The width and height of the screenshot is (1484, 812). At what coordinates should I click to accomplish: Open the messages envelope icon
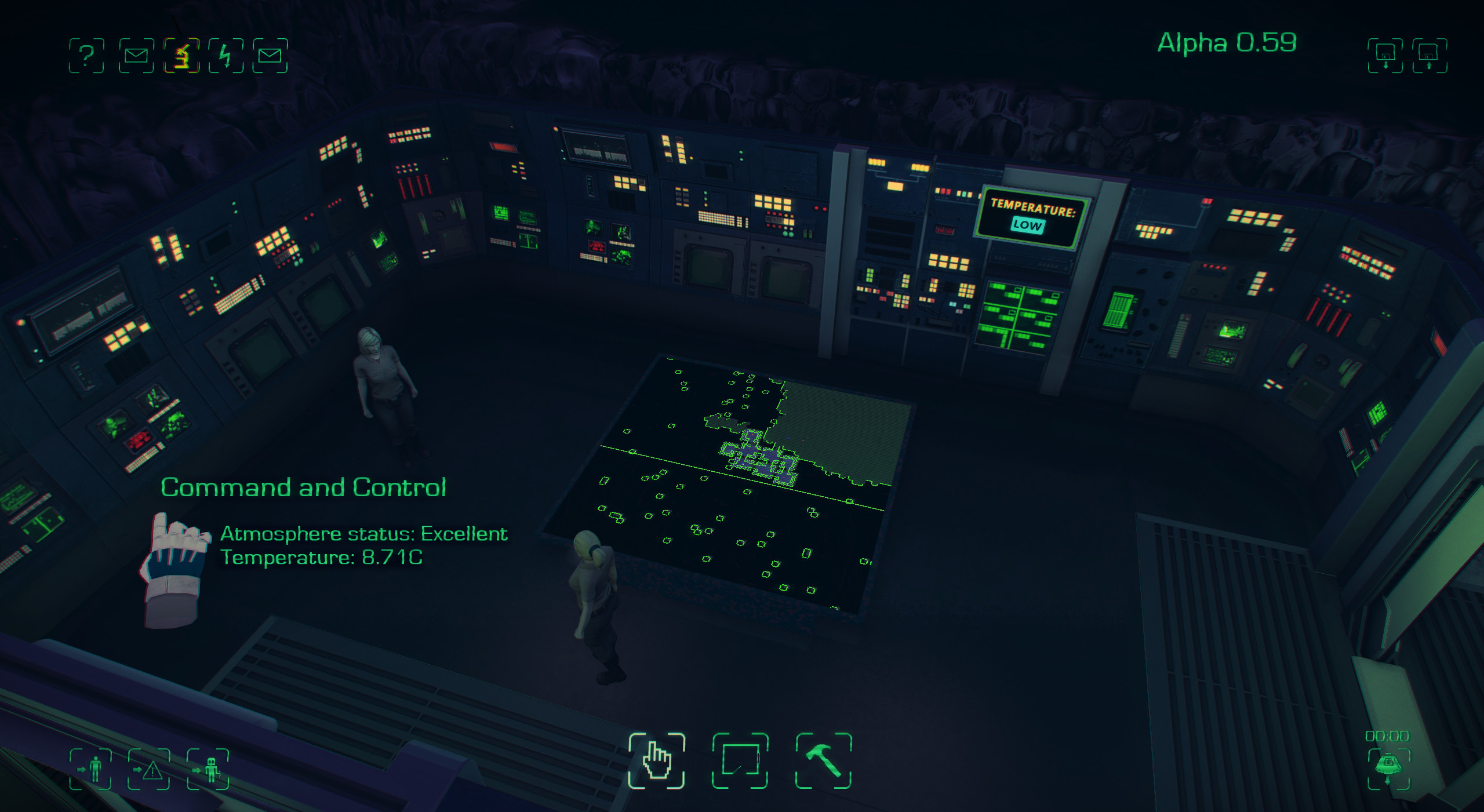pos(136,56)
